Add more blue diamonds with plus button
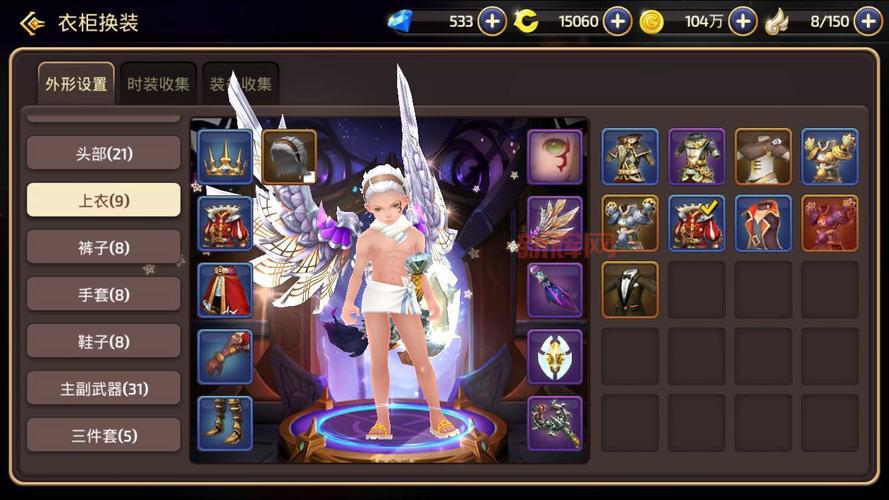Screen dimensions: 889x500 (492, 21)
